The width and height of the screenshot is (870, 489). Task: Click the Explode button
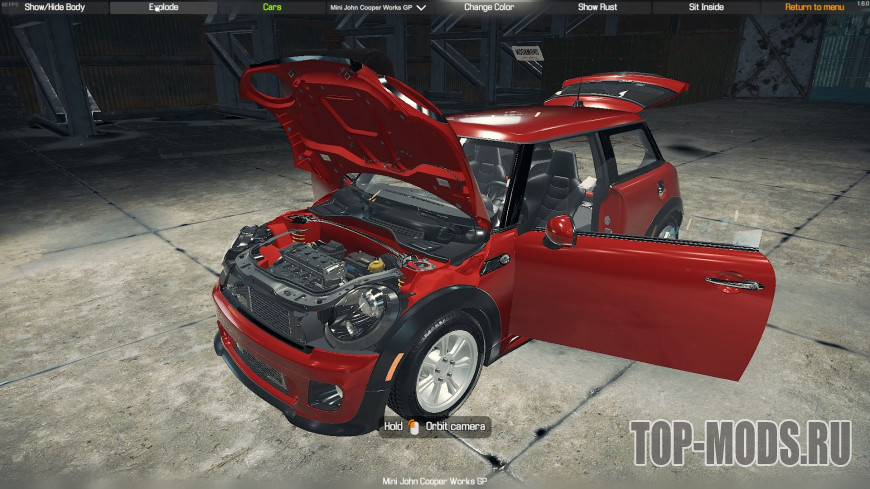click(x=164, y=7)
